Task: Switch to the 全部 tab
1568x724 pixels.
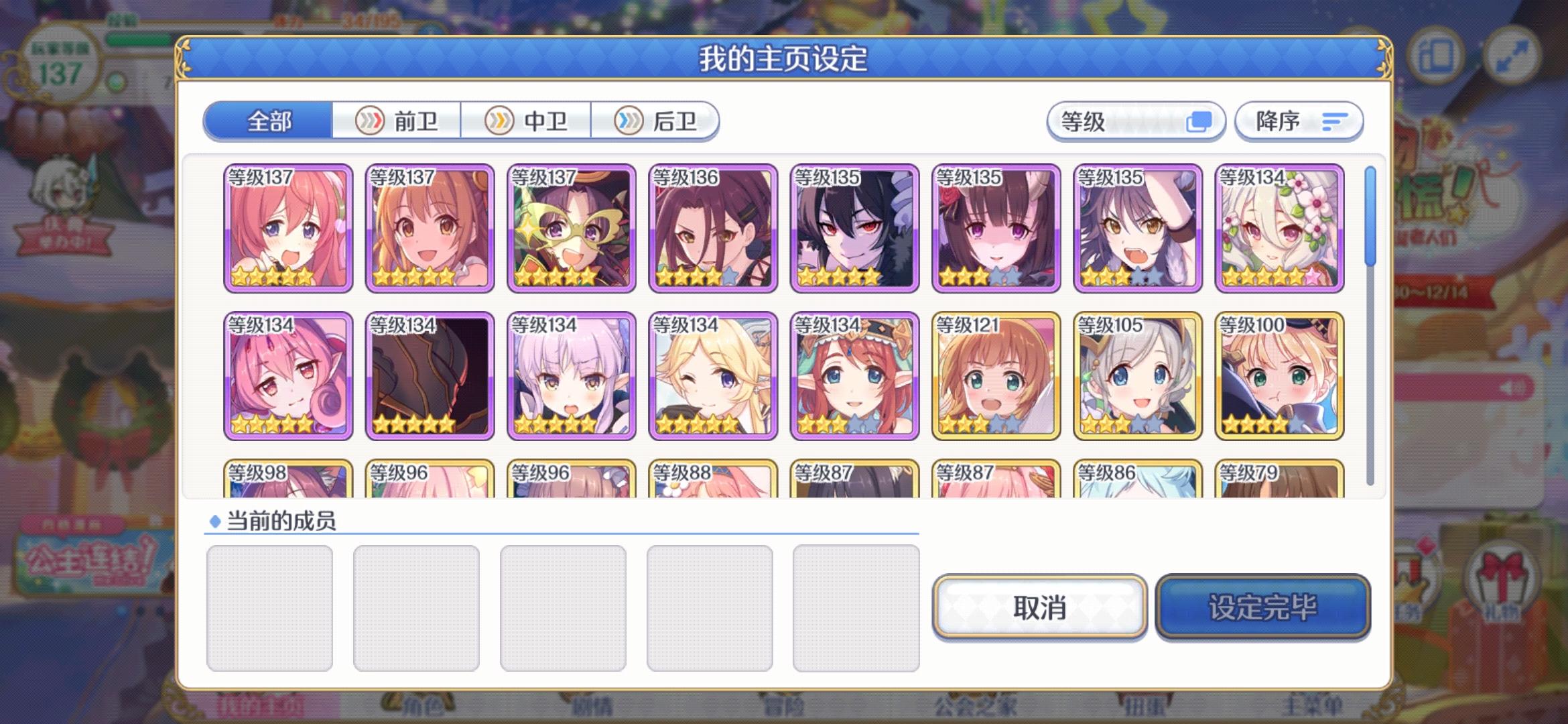Action: (268, 122)
